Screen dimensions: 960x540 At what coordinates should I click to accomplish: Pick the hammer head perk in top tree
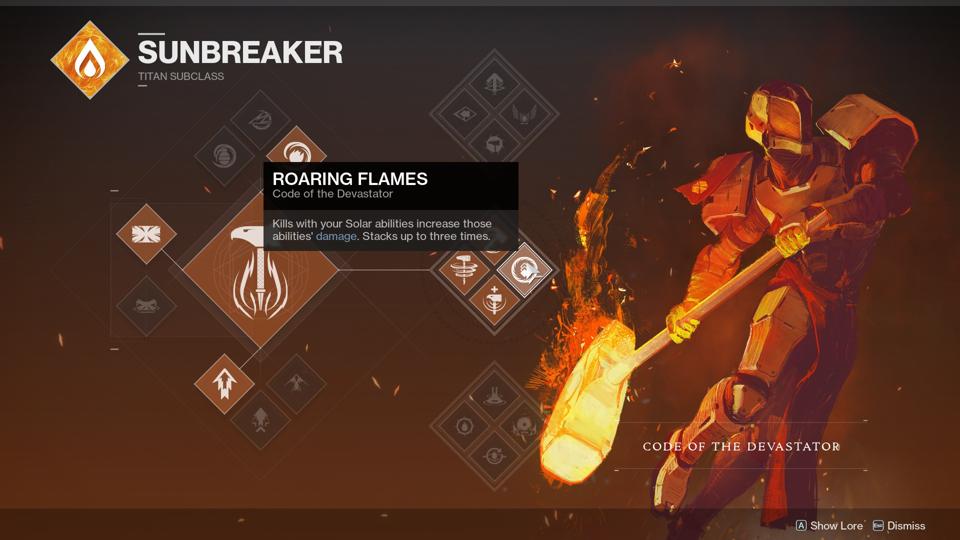click(x=494, y=144)
